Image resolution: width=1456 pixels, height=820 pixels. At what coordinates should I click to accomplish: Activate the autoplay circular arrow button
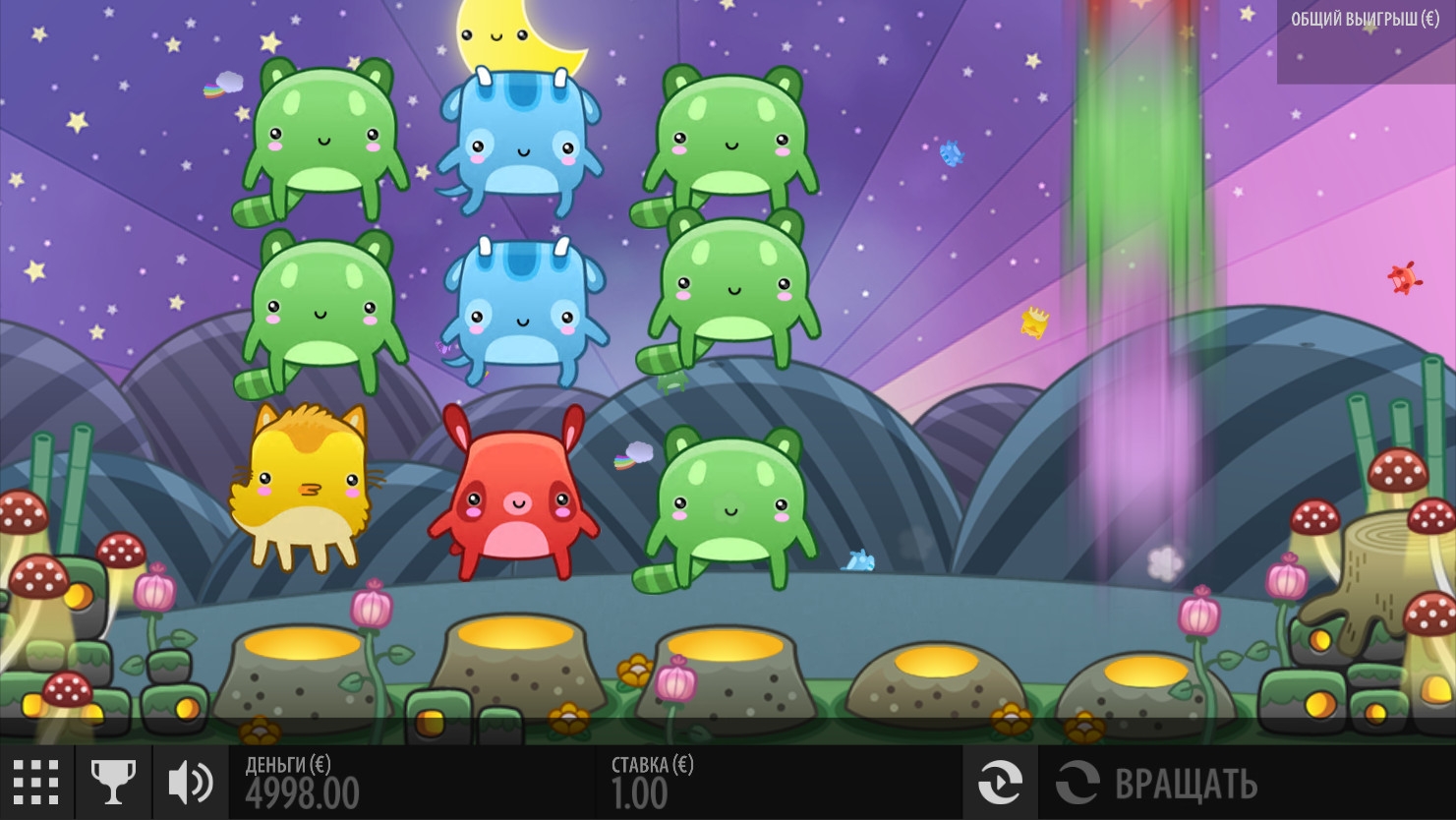(x=1000, y=783)
